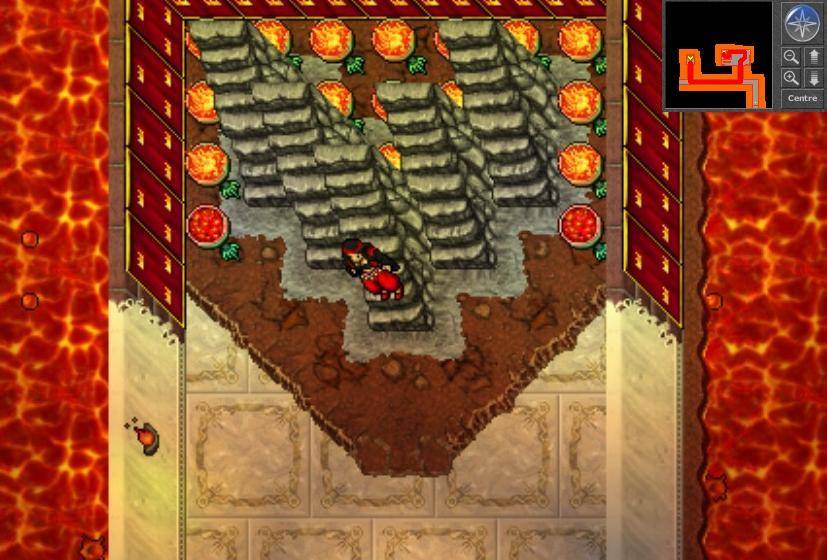
Task: Zoom out the minimap
Action: click(x=791, y=57)
